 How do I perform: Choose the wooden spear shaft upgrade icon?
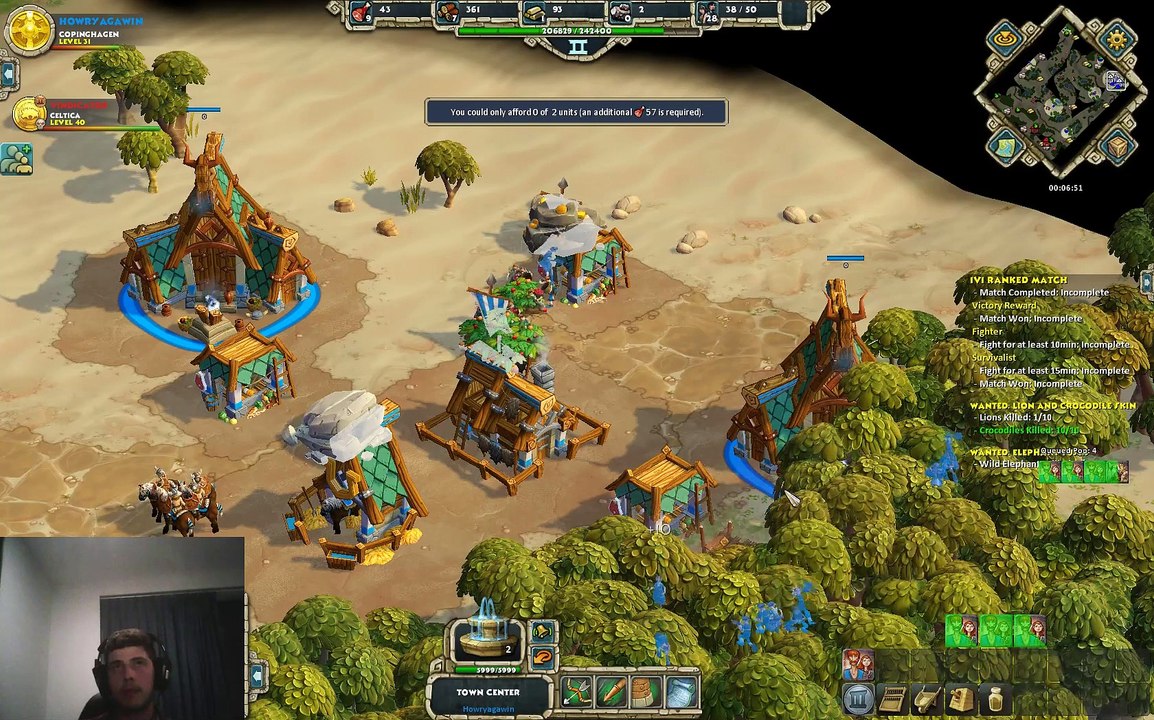click(x=611, y=691)
